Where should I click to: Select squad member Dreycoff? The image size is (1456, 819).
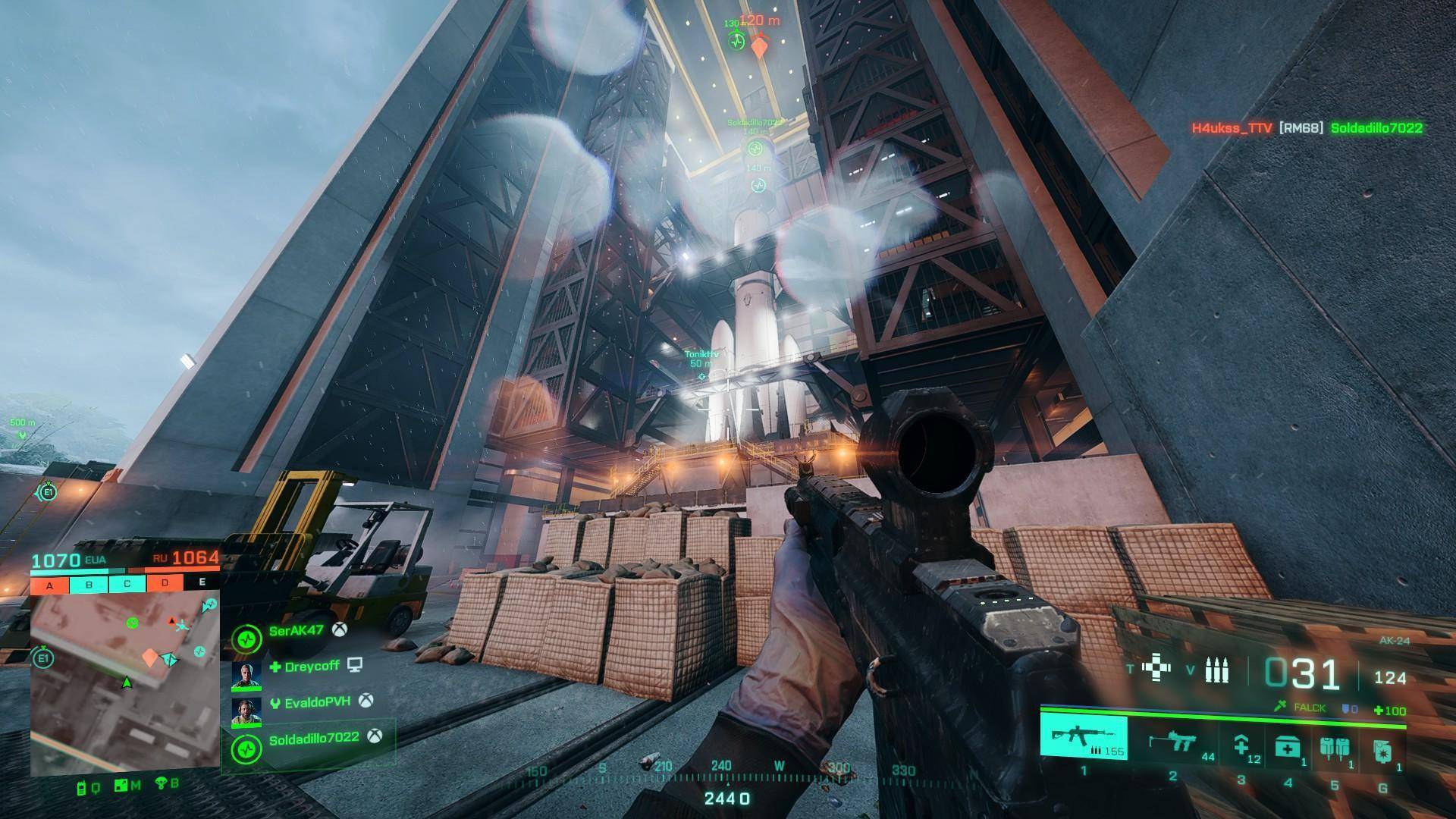311,667
